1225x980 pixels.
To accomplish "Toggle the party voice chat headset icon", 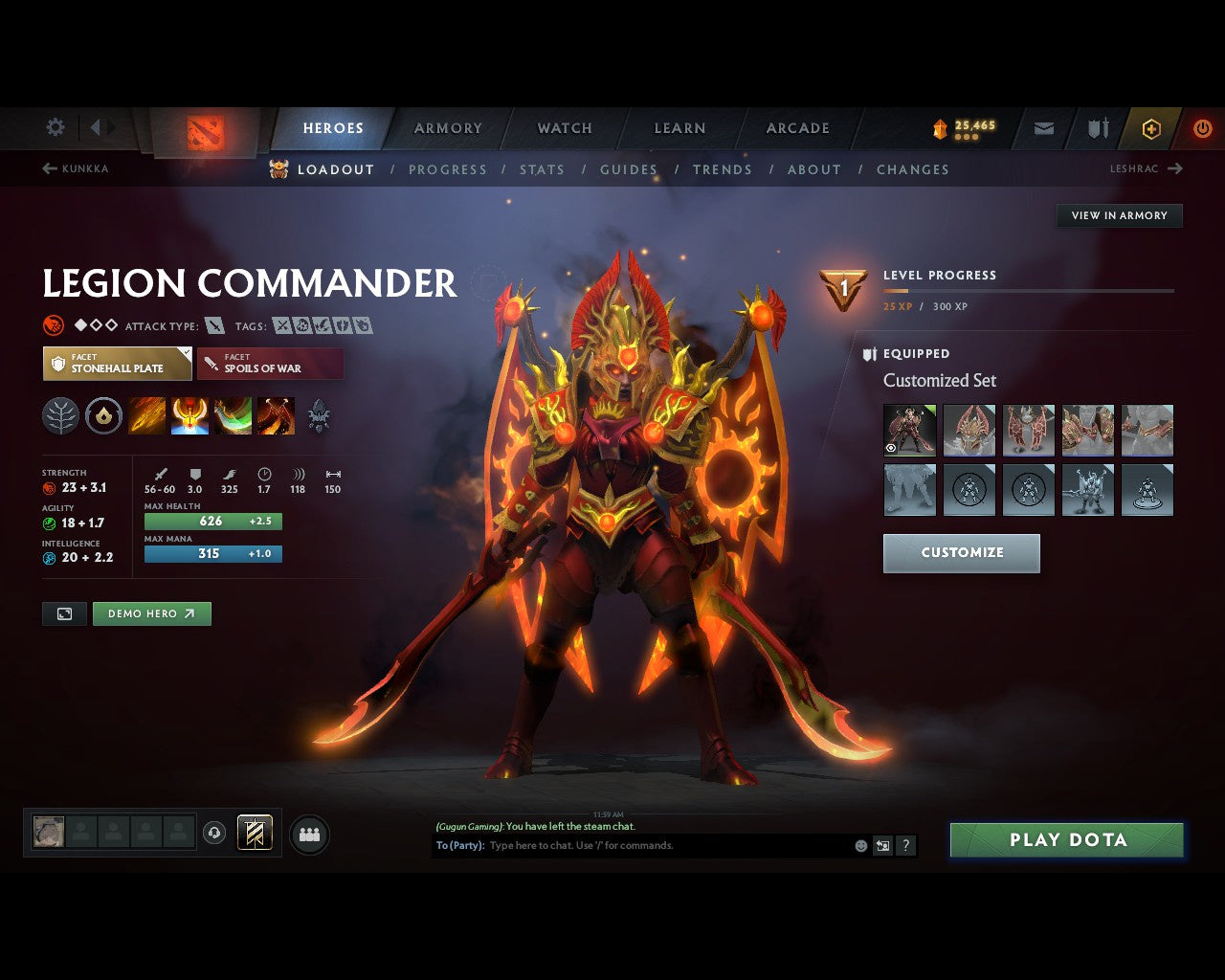I will [213, 833].
